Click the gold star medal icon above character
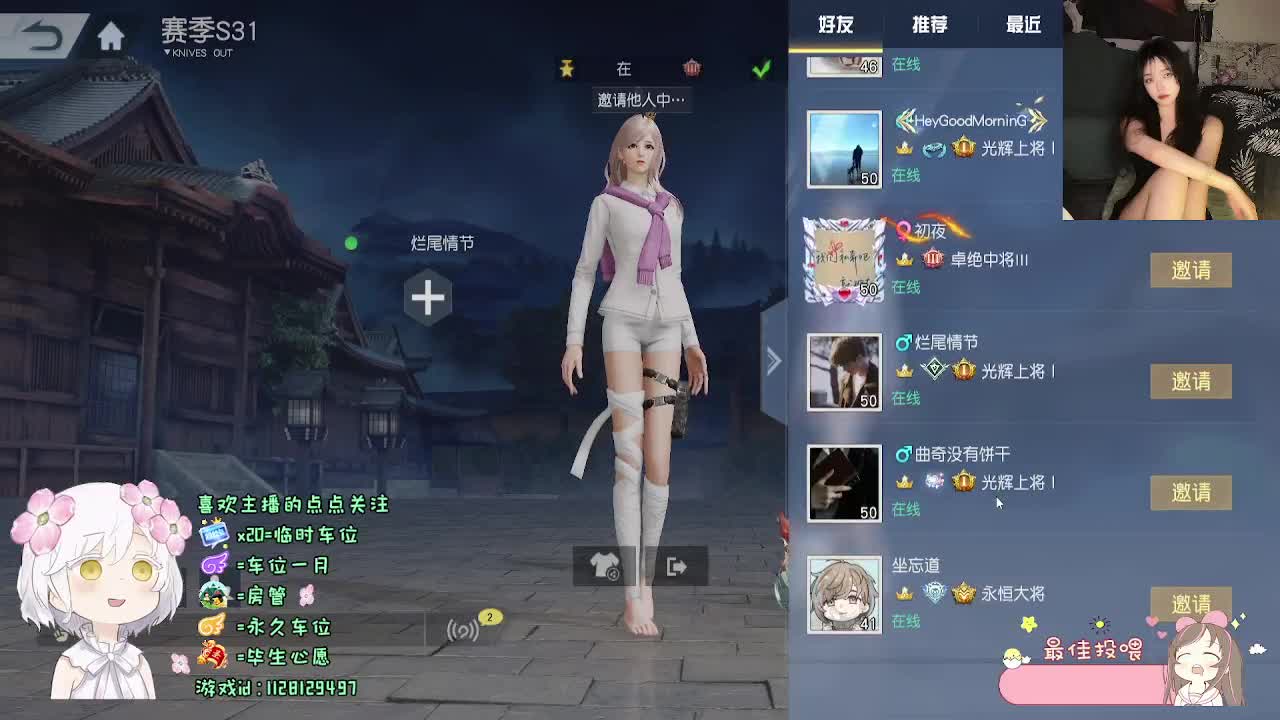The height and width of the screenshot is (720, 1280). point(567,68)
